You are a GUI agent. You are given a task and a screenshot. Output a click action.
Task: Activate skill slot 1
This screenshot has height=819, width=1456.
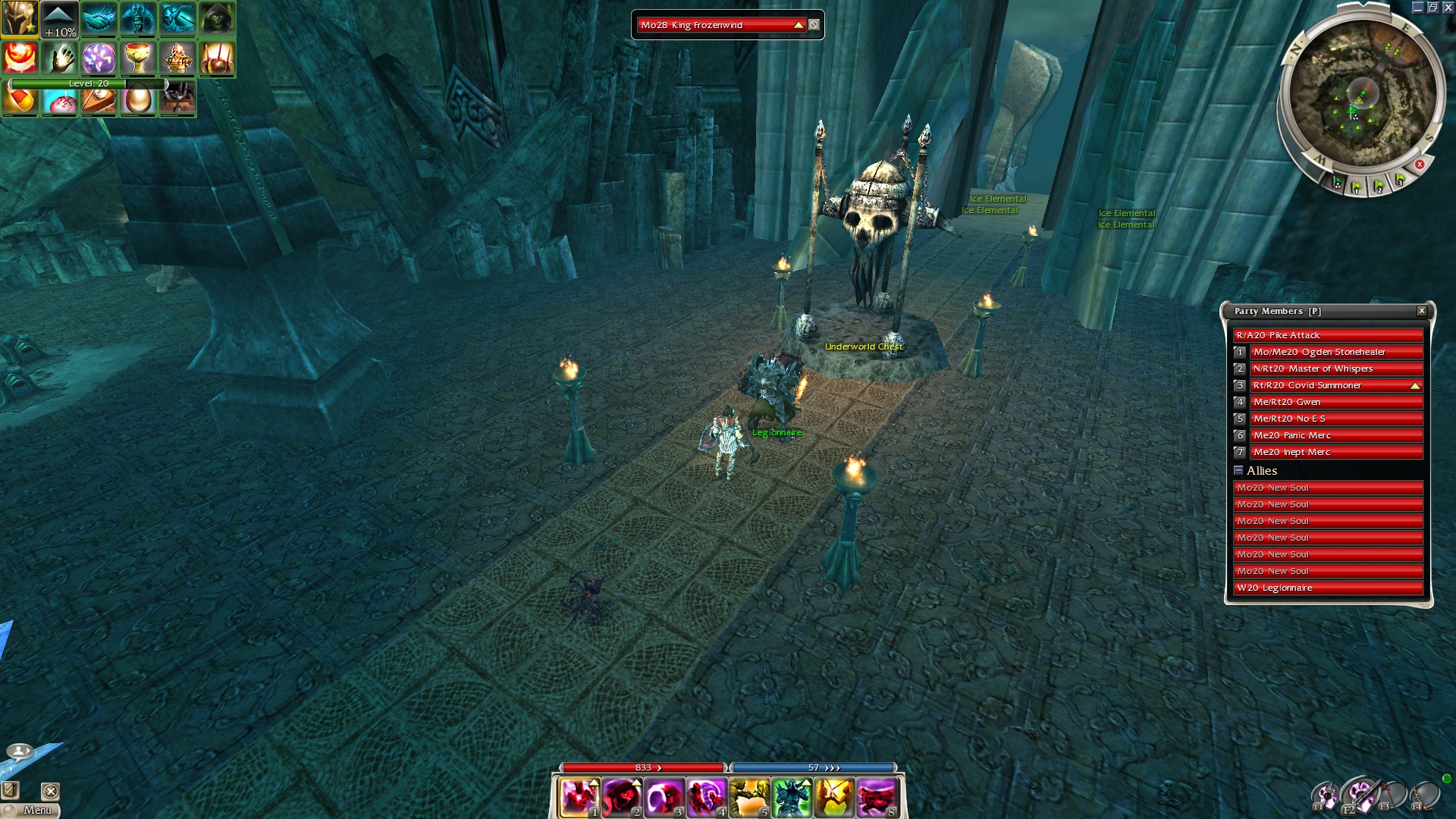pyautogui.click(x=579, y=797)
